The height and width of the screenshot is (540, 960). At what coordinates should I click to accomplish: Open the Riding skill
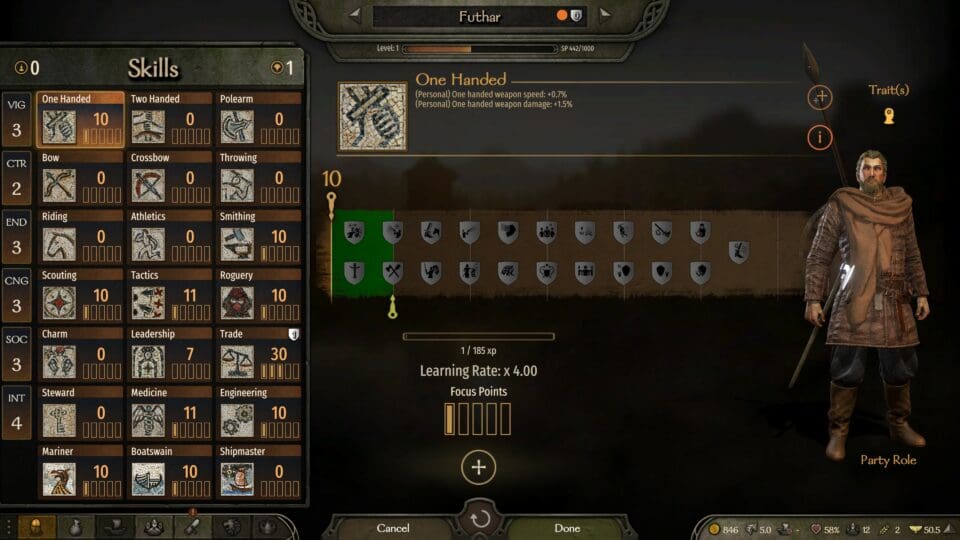pyautogui.click(x=81, y=237)
